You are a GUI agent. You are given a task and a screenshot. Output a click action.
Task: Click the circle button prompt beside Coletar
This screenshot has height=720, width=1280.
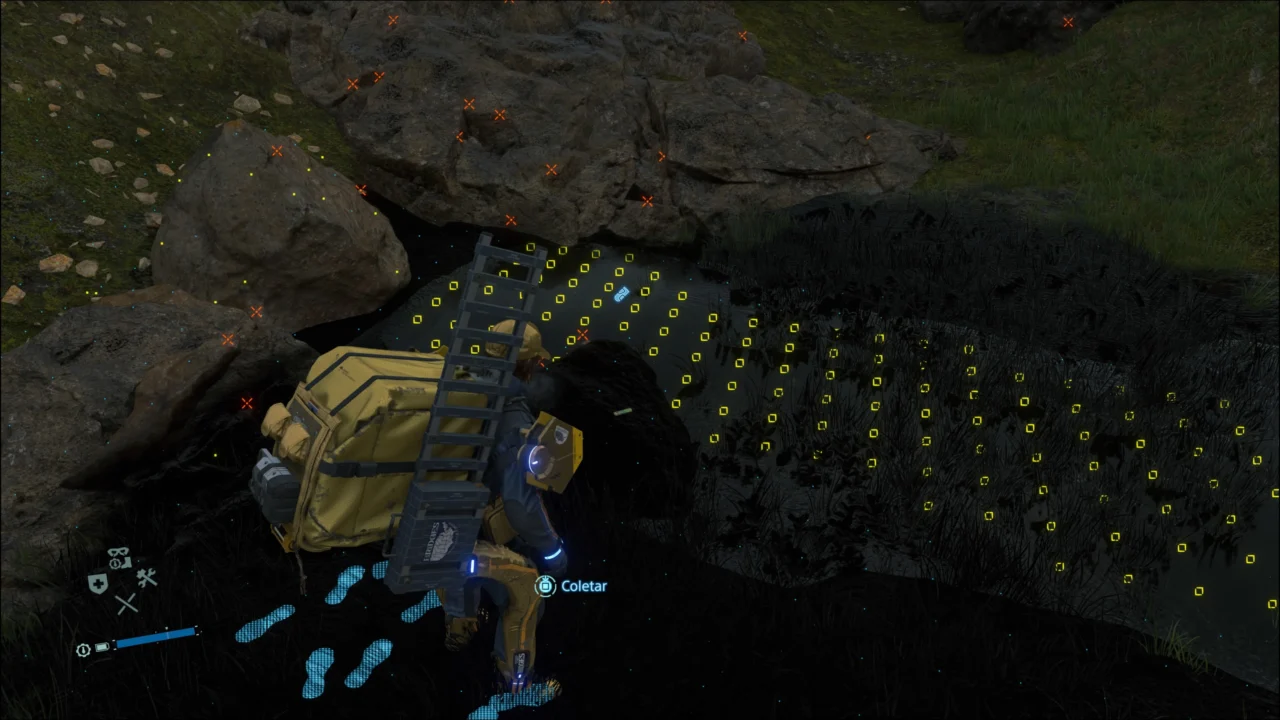[x=545, y=586]
